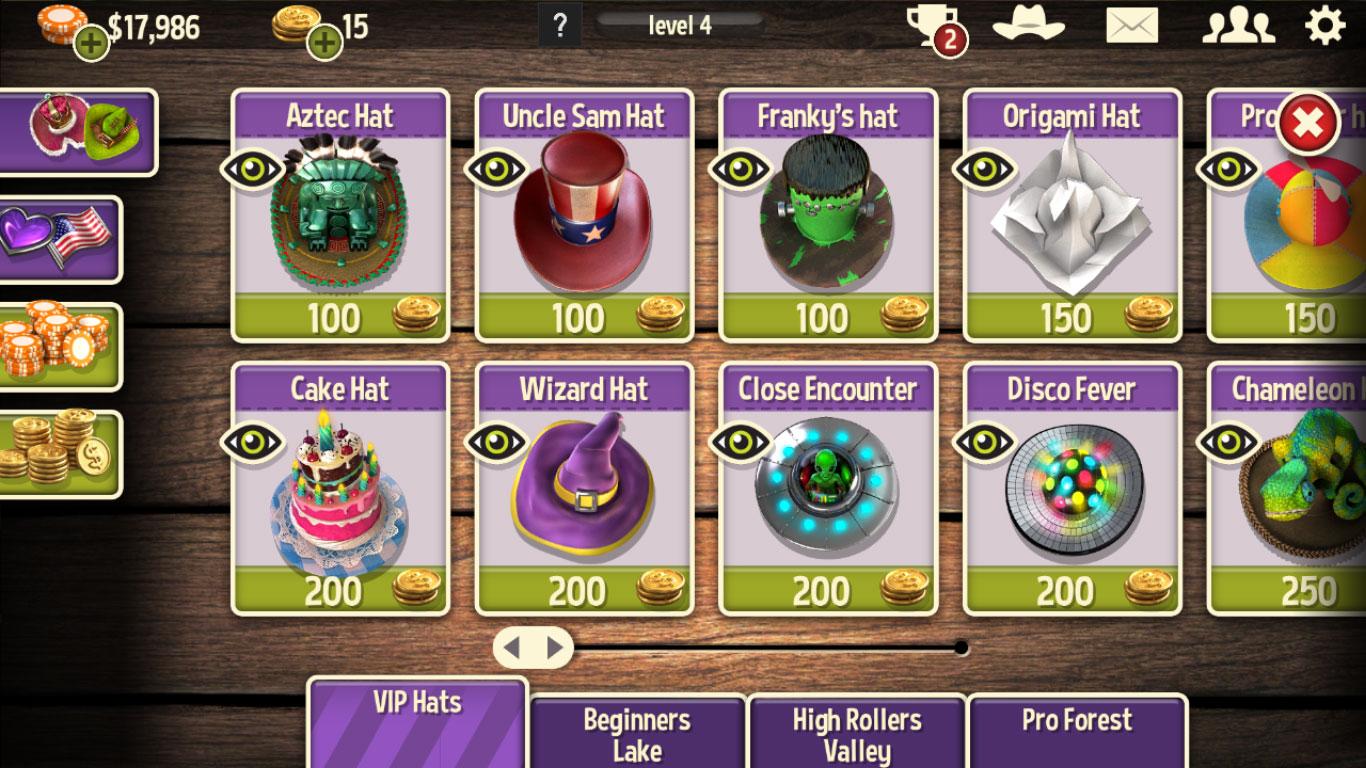Open the friends list icon
This screenshot has width=1366, height=768.
click(x=1237, y=26)
